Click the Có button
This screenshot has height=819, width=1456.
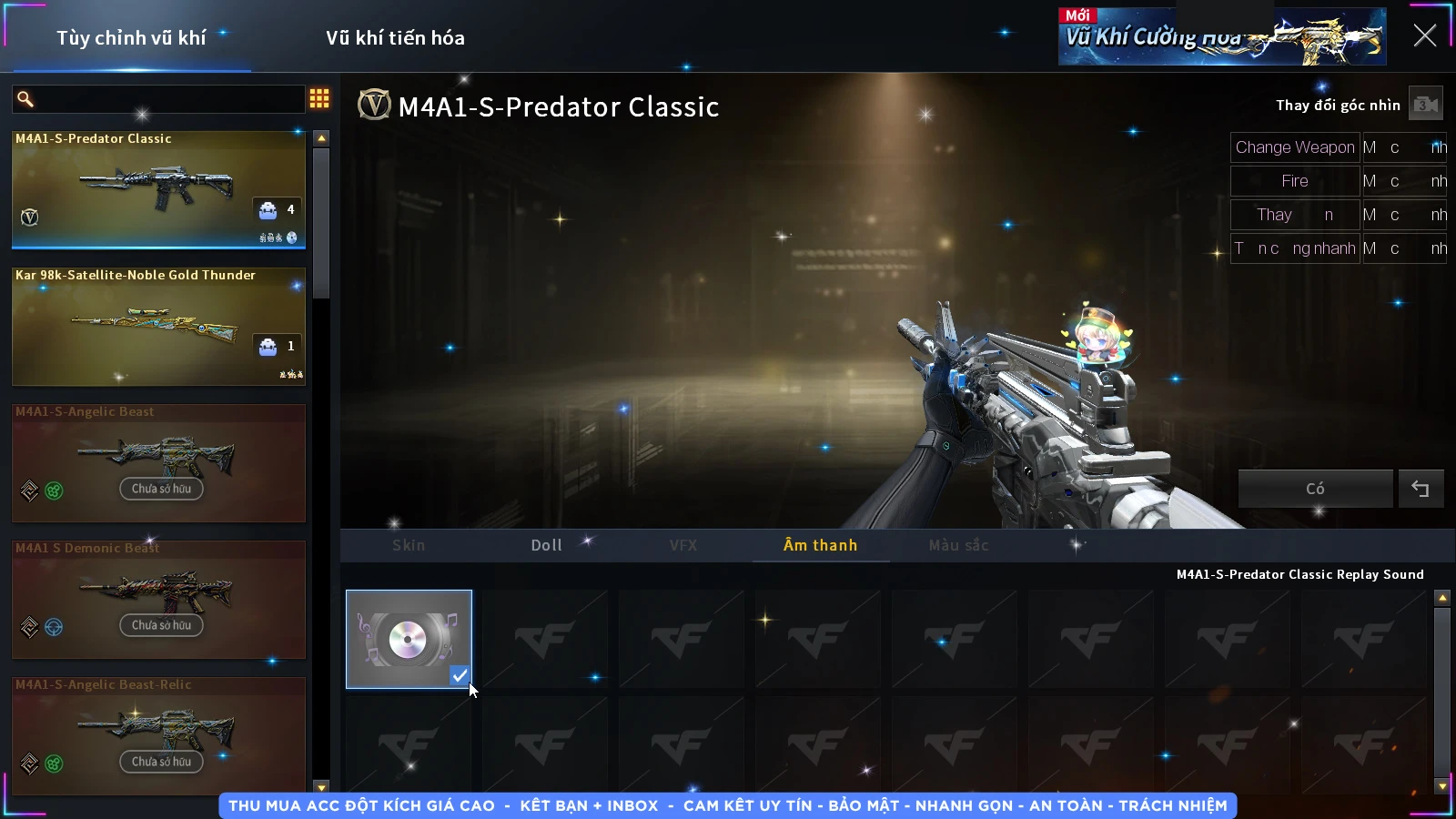(1315, 489)
